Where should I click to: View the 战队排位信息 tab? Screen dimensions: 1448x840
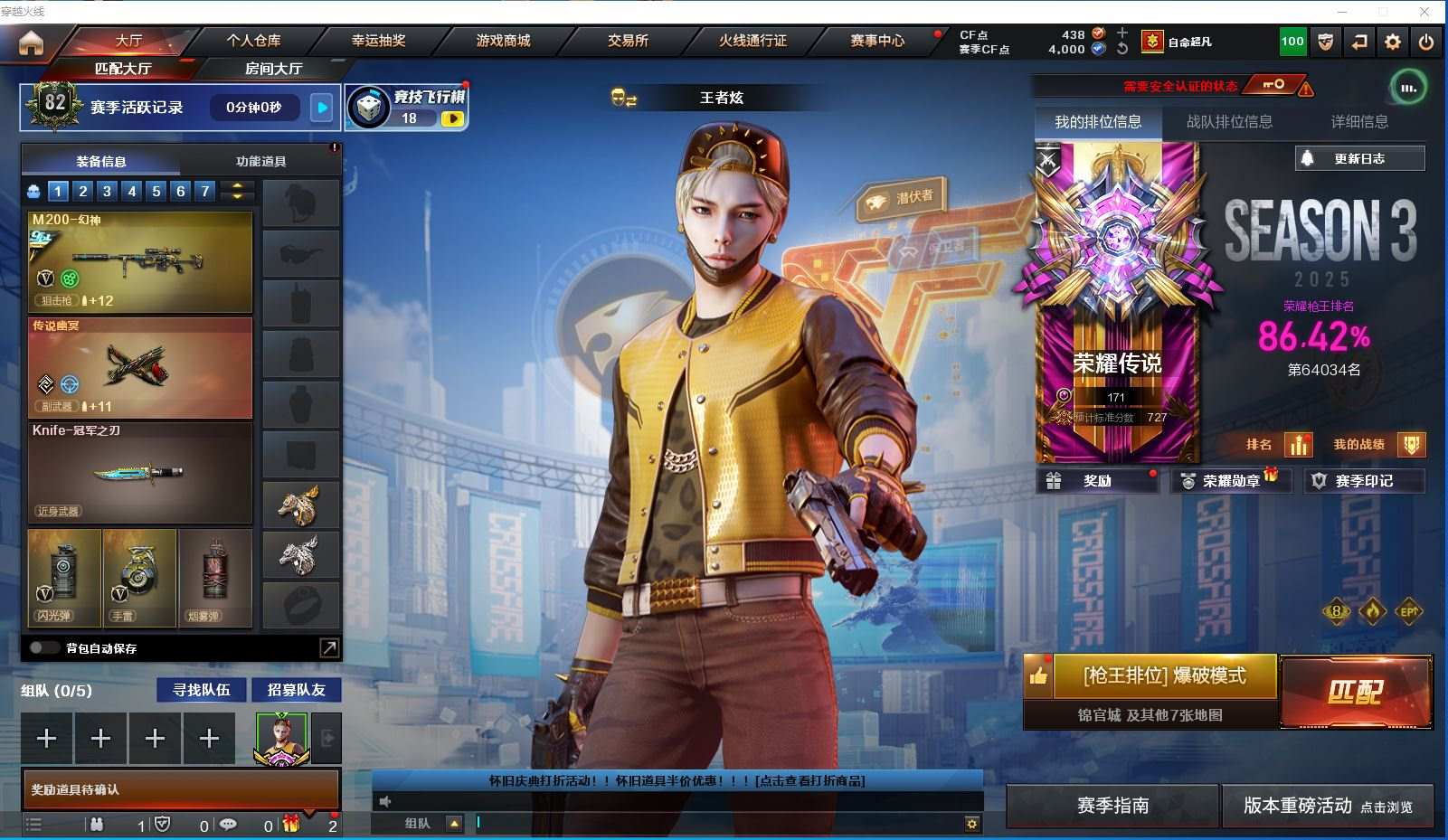pyautogui.click(x=1229, y=122)
